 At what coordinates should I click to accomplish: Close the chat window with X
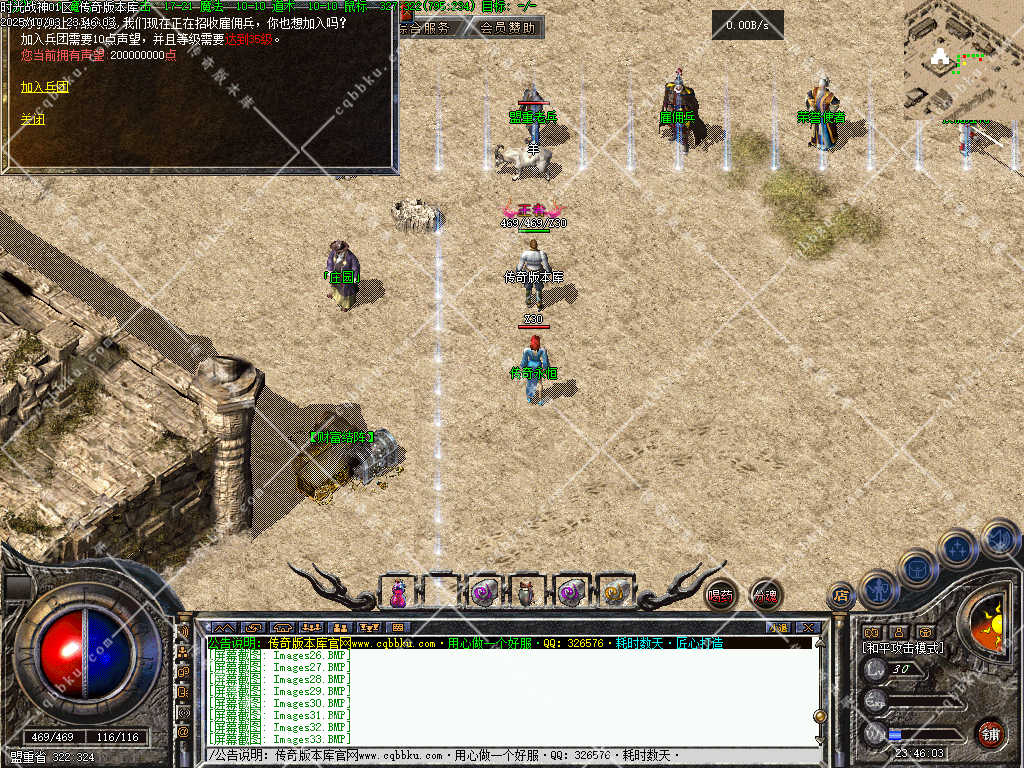(x=808, y=627)
